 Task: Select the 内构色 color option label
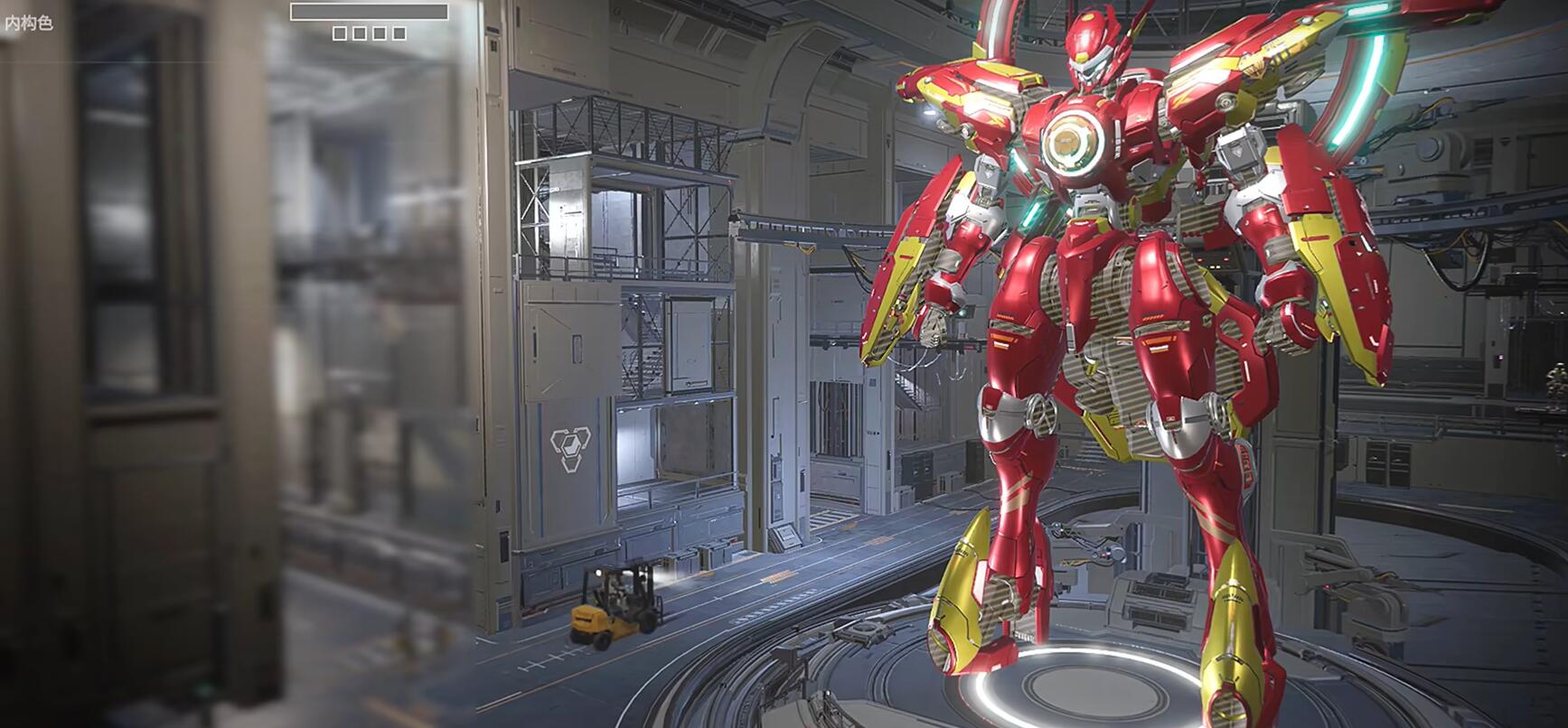(29, 23)
